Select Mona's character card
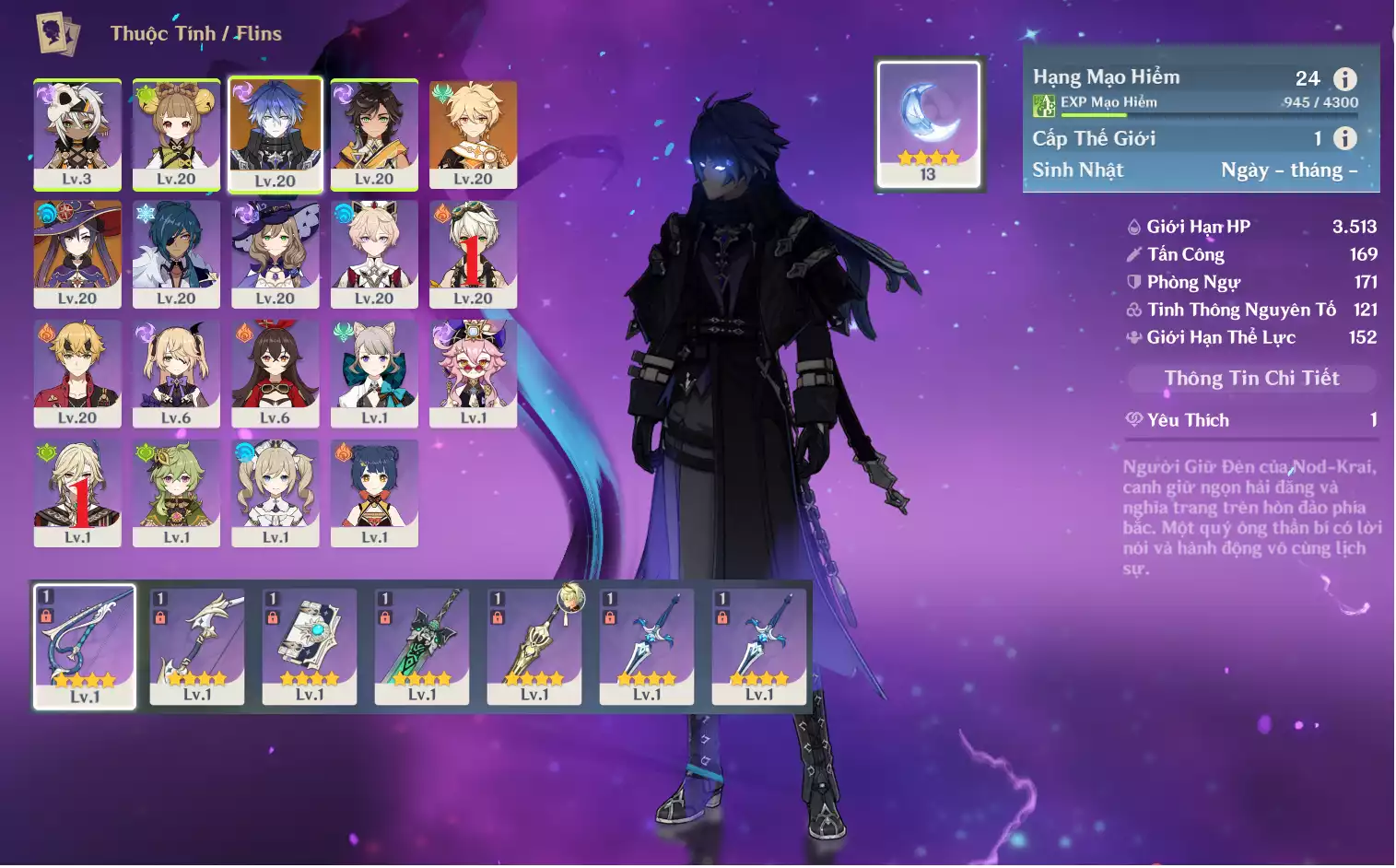 click(77, 254)
